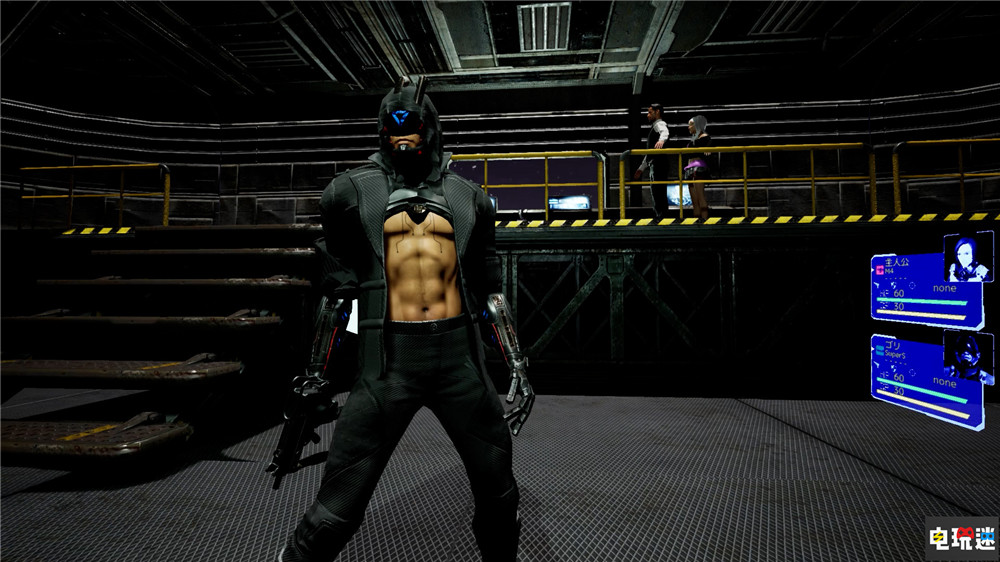The image size is (1000, 562).
Task: Select the 主人公 party member portrait
Action: [x=968, y=258]
